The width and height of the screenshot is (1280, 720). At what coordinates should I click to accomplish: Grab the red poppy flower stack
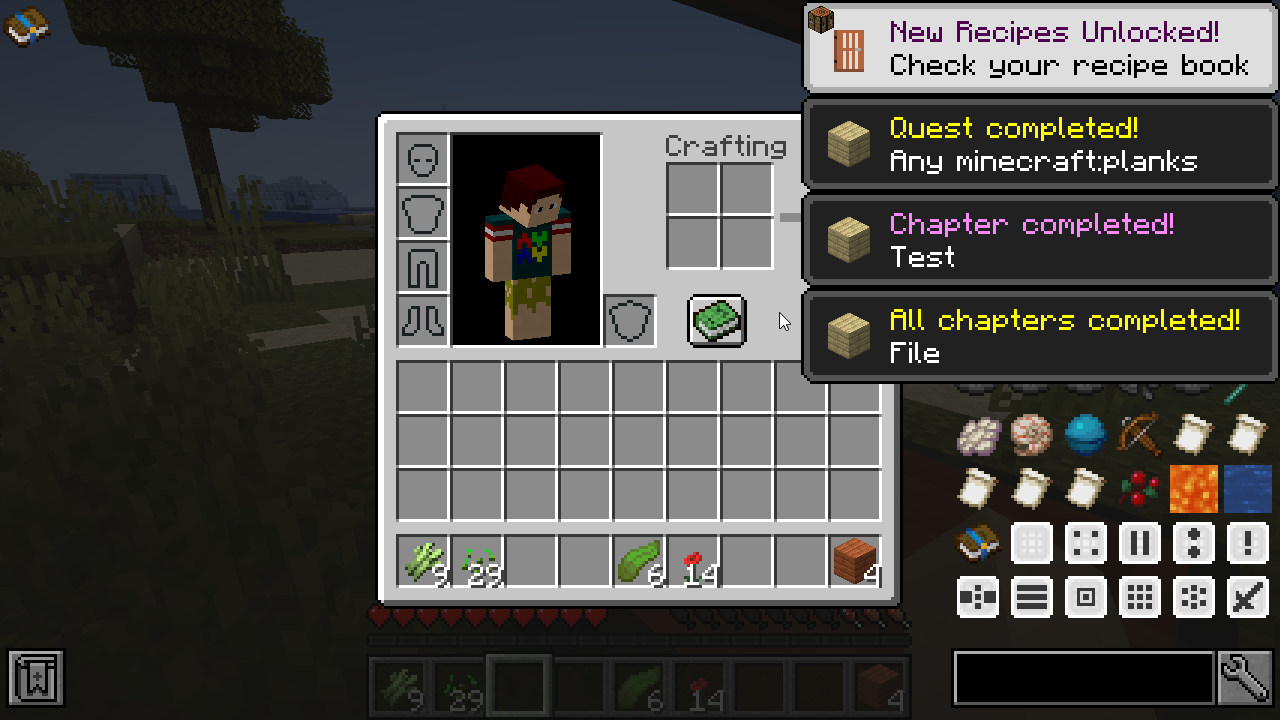693,560
